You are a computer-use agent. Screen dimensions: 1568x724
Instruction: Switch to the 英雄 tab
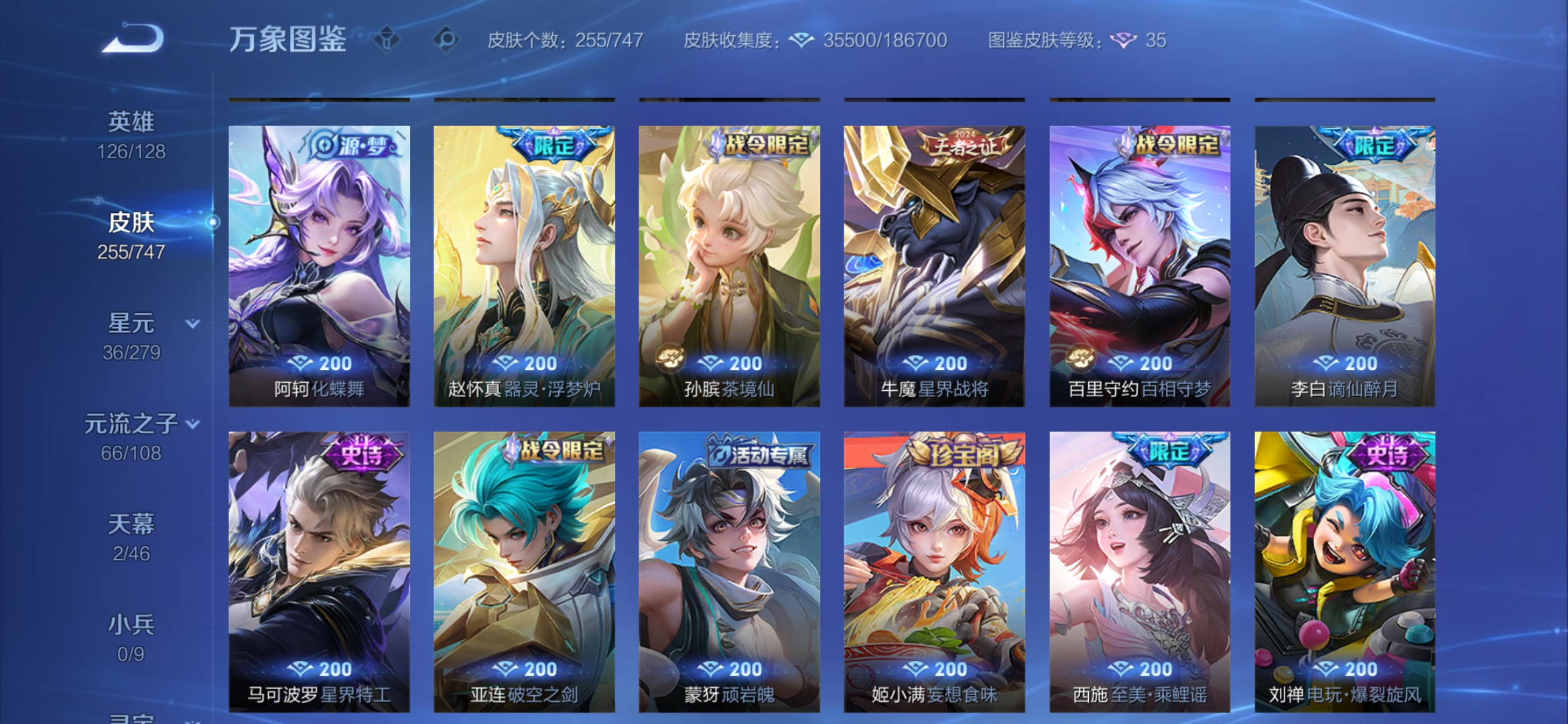[133, 121]
